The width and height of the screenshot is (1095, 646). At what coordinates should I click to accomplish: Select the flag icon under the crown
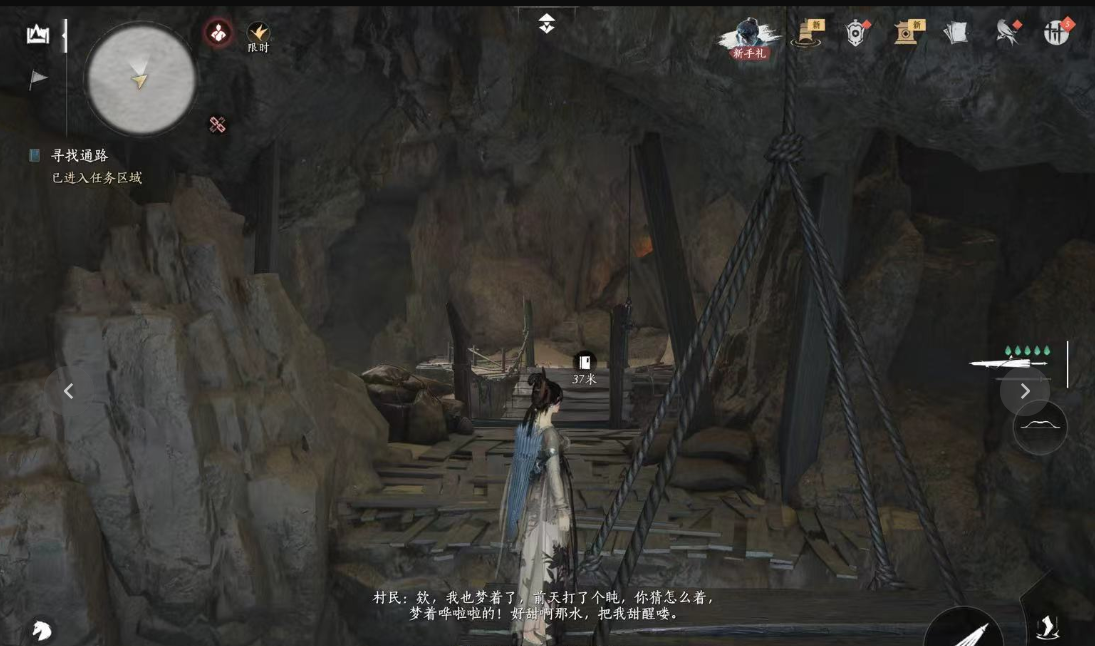(38, 79)
